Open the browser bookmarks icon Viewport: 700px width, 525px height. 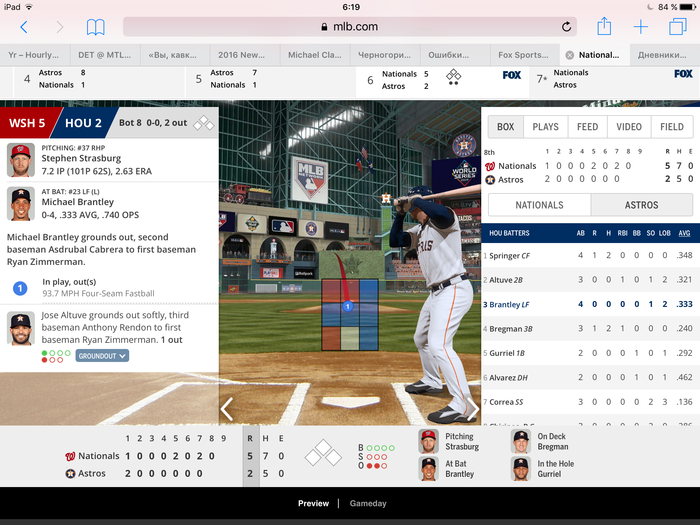click(x=95, y=27)
